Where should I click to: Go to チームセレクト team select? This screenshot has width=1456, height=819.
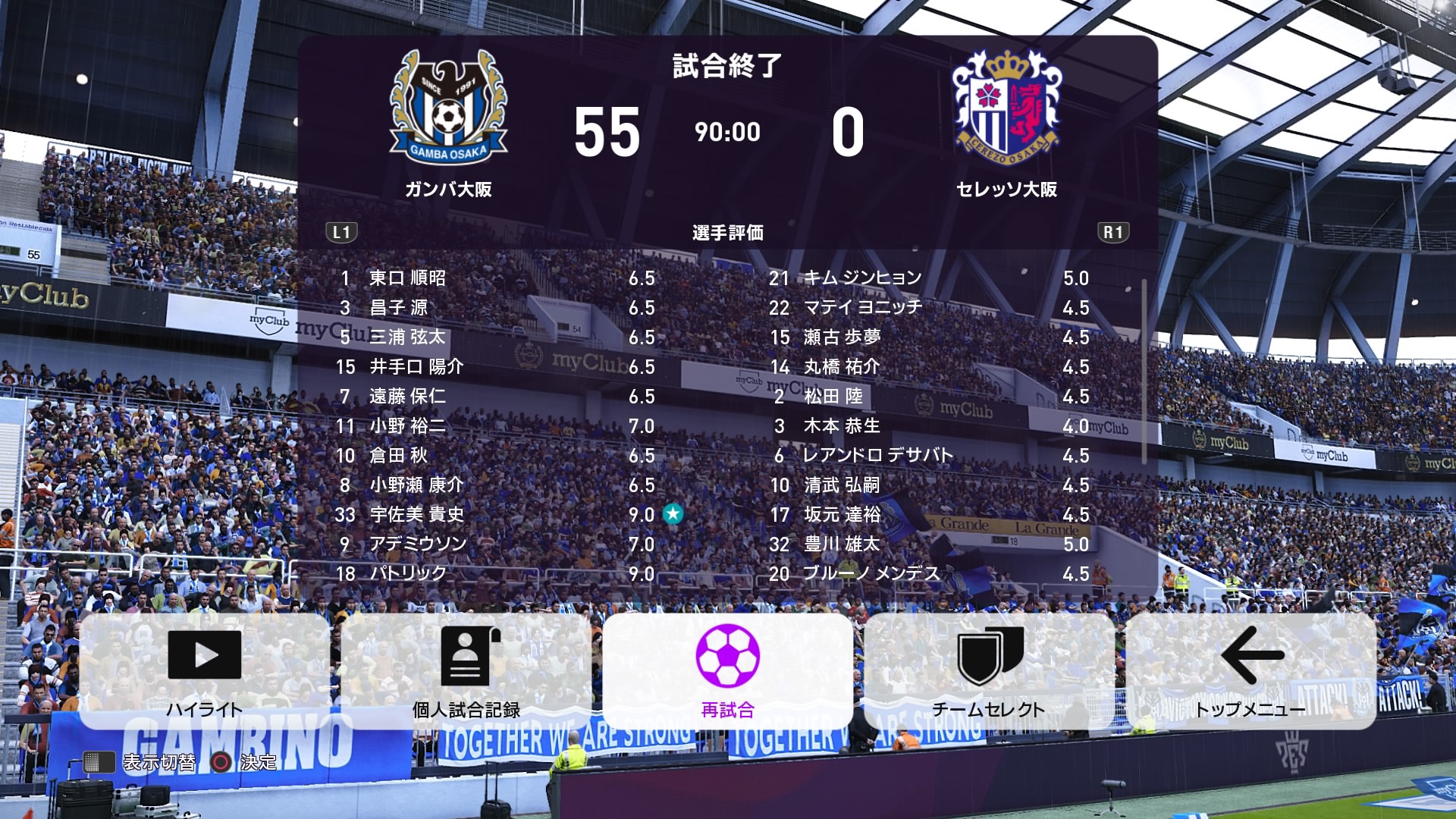pos(989,671)
